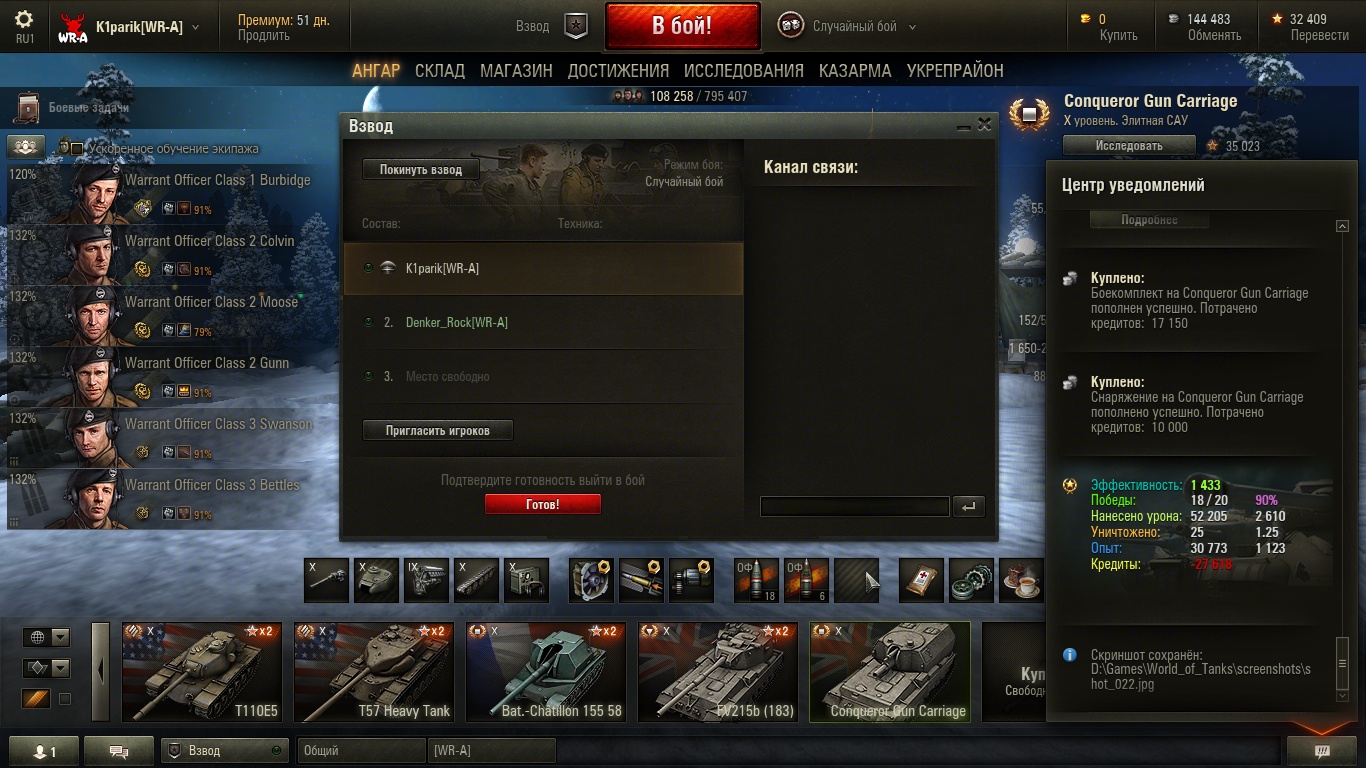Viewport: 1366px width, 768px height.
Task: Invite players with Пригласить игроков
Action: tap(438, 430)
